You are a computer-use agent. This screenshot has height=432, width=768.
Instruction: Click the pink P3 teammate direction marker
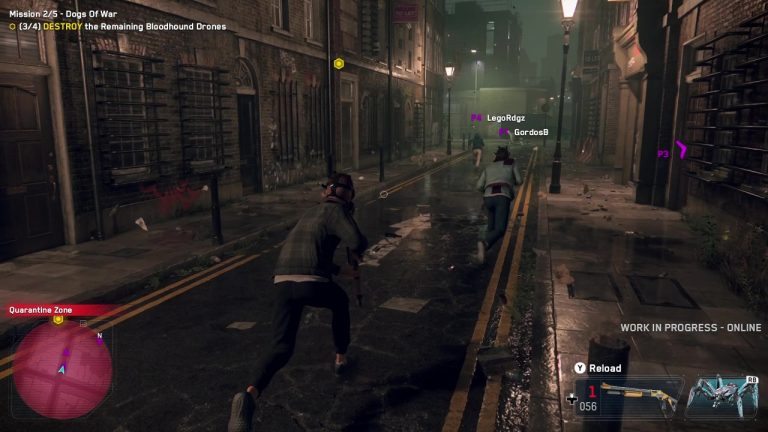672,153
